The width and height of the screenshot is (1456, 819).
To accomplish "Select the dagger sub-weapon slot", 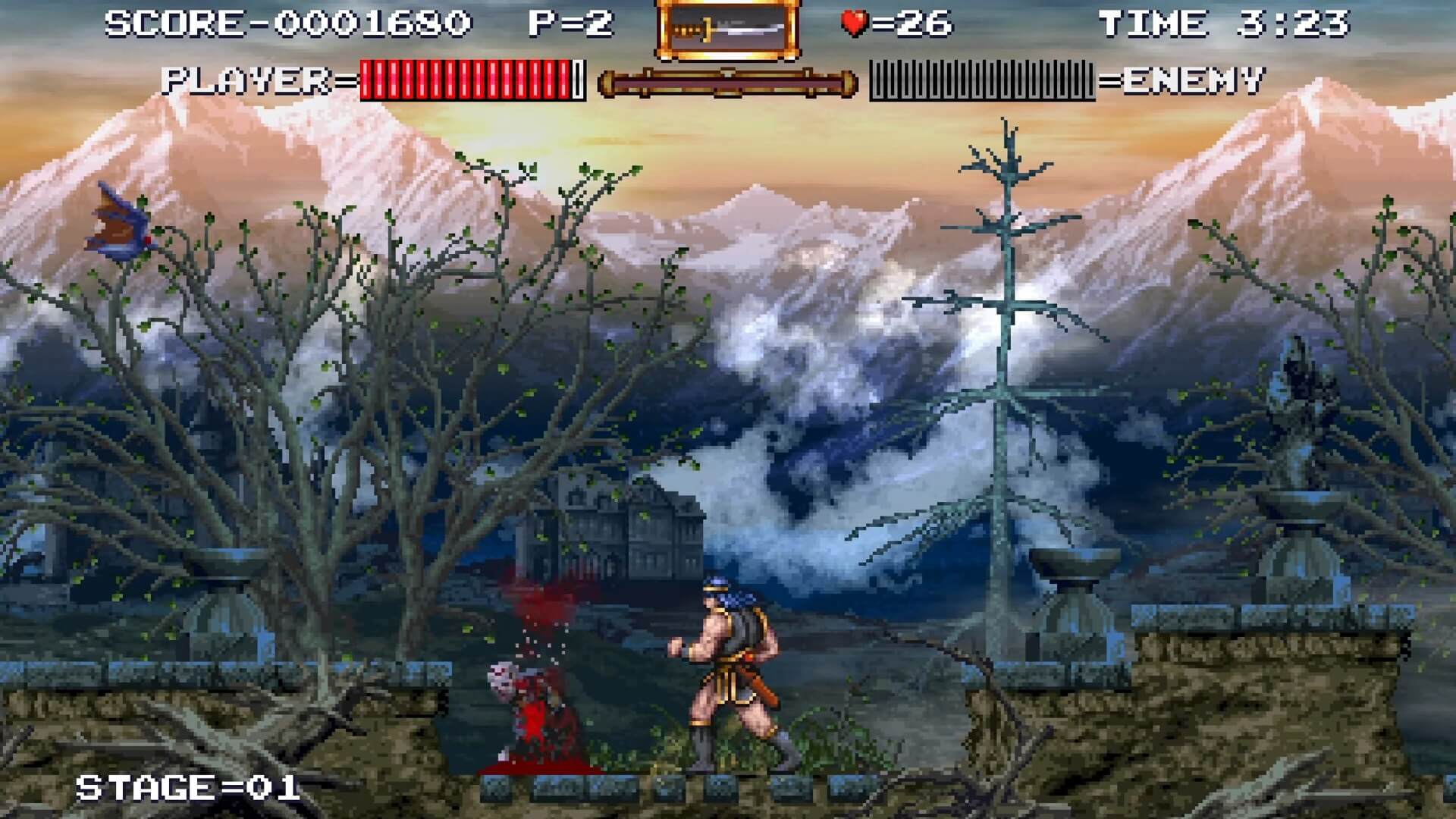I will click(x=727, y=30).
